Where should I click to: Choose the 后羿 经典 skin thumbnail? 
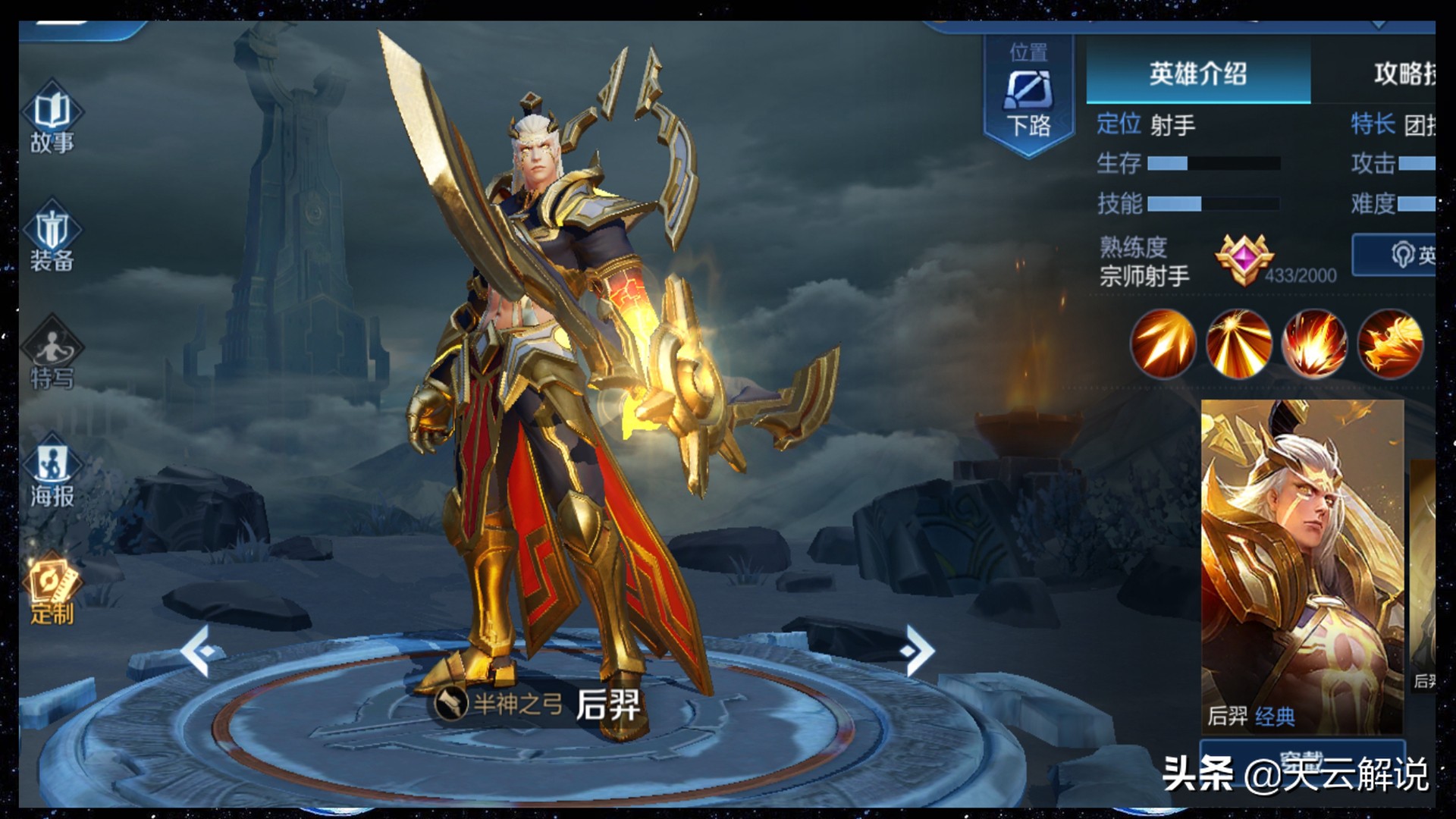pyautogui.click(x=1302, y=565)
